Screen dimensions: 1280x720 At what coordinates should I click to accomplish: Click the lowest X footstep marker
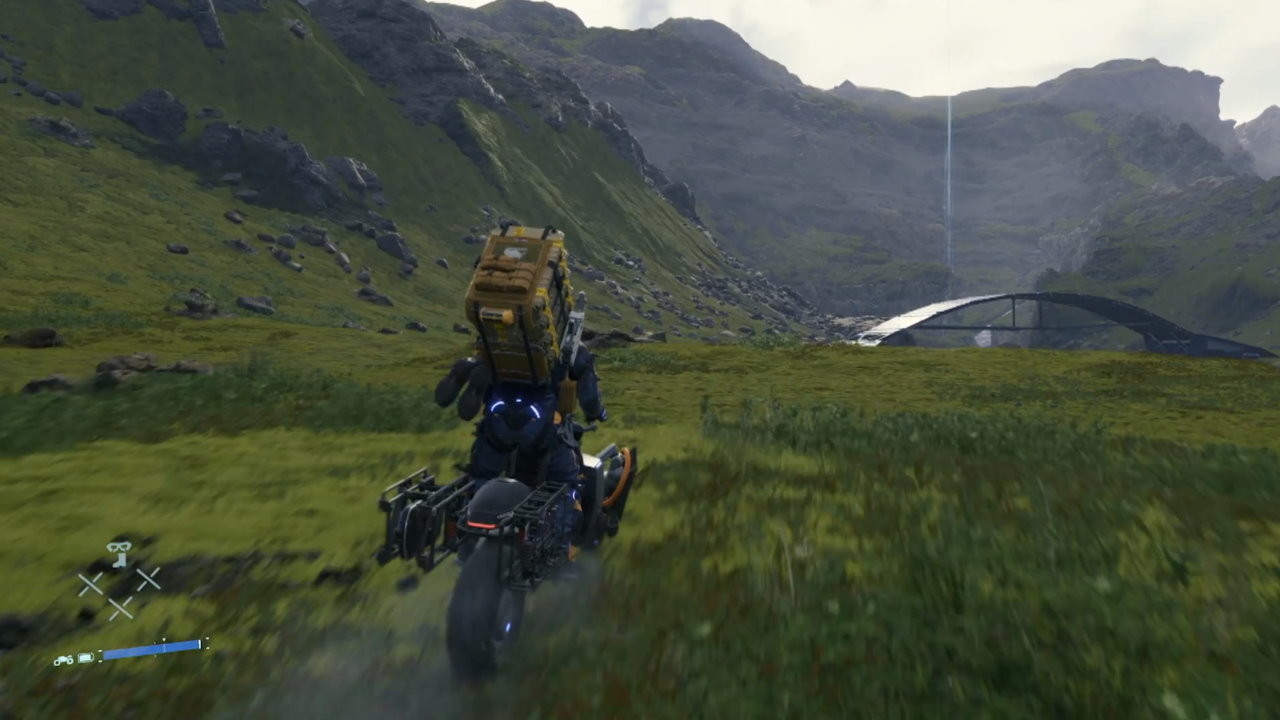122,608
